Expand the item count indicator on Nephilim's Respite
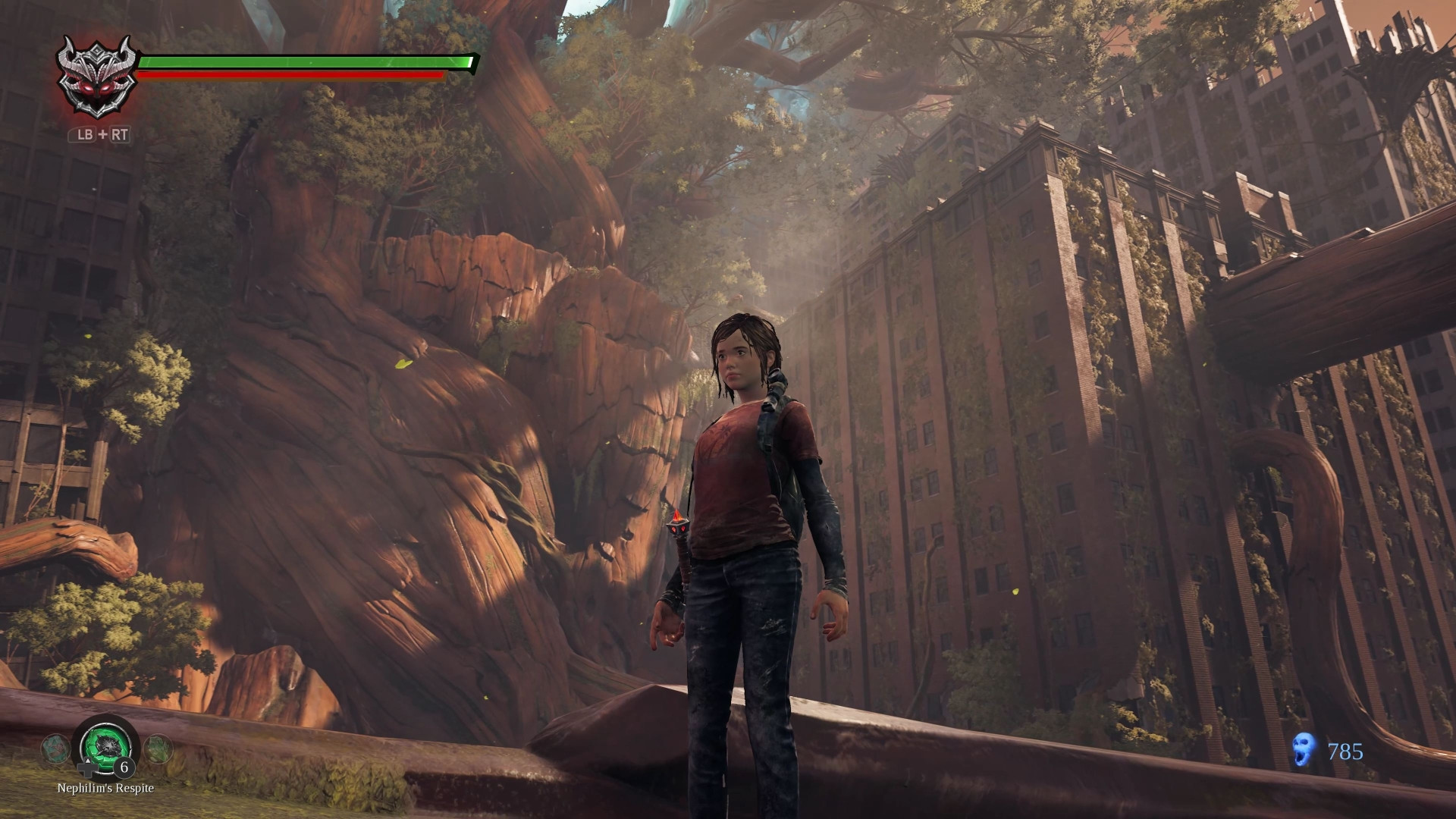1456x819 pixels. [x=124, y=768]
